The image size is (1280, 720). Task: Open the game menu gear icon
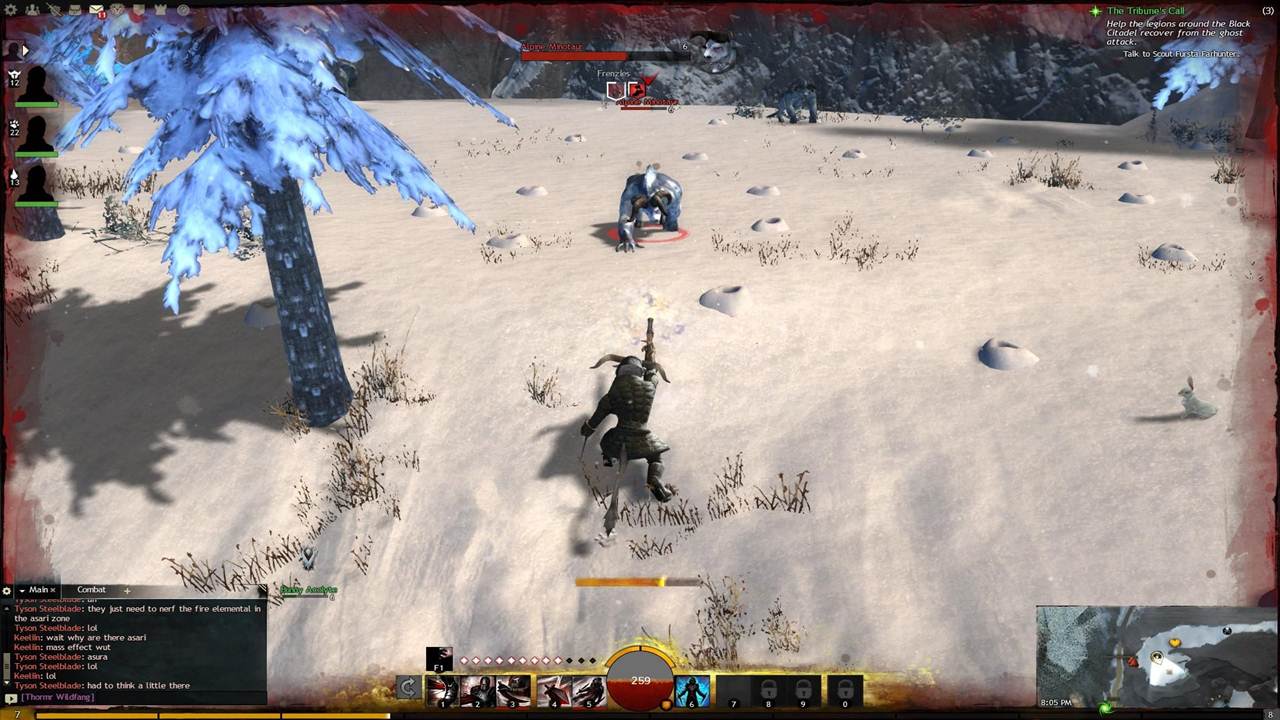point(11,10)
